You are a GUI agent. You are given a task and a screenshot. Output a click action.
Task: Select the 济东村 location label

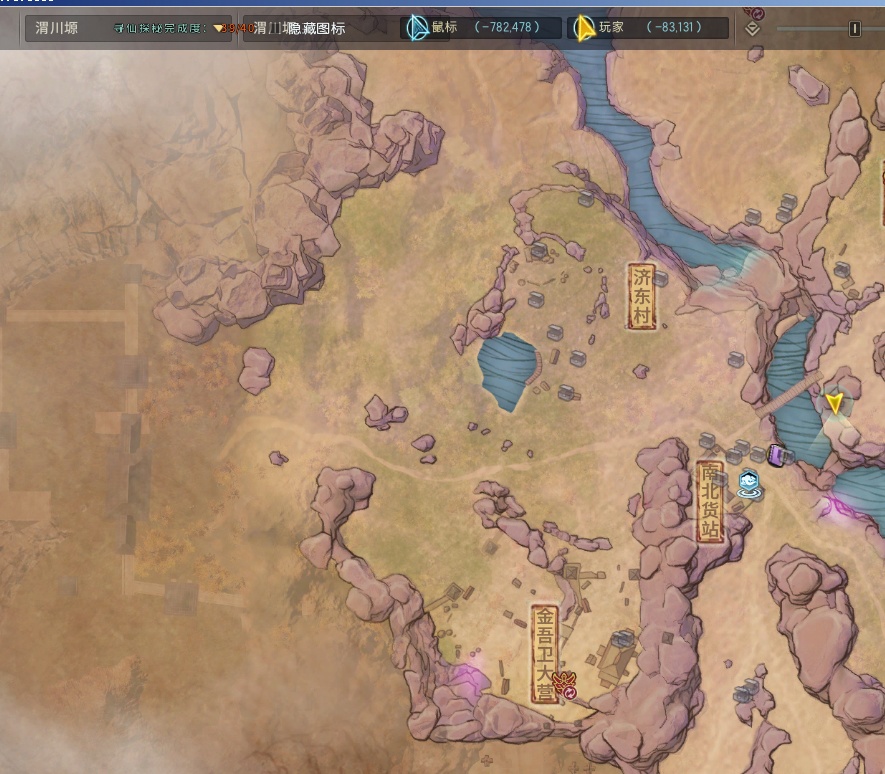point(641,296)
